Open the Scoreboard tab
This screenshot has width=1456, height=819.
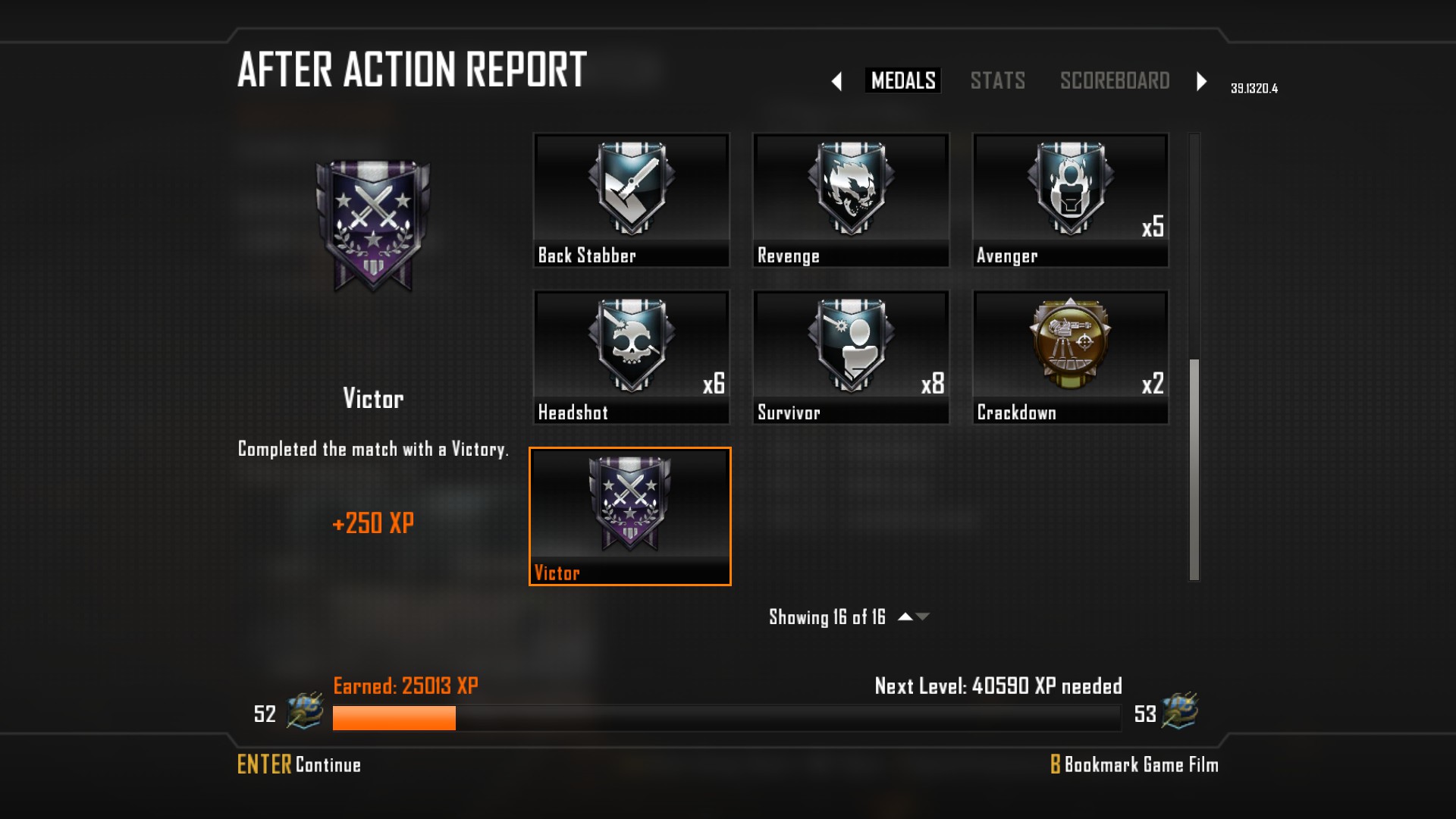[x=1114, y=80]
